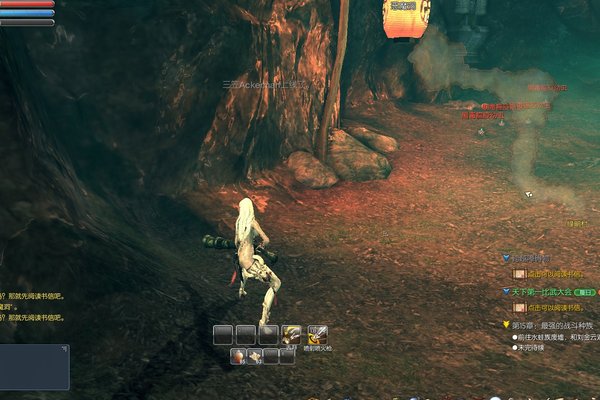Open the 天下第一比武大会 quest entry
The width and height of the screenshot is (600, 400).
pos(545,292)
